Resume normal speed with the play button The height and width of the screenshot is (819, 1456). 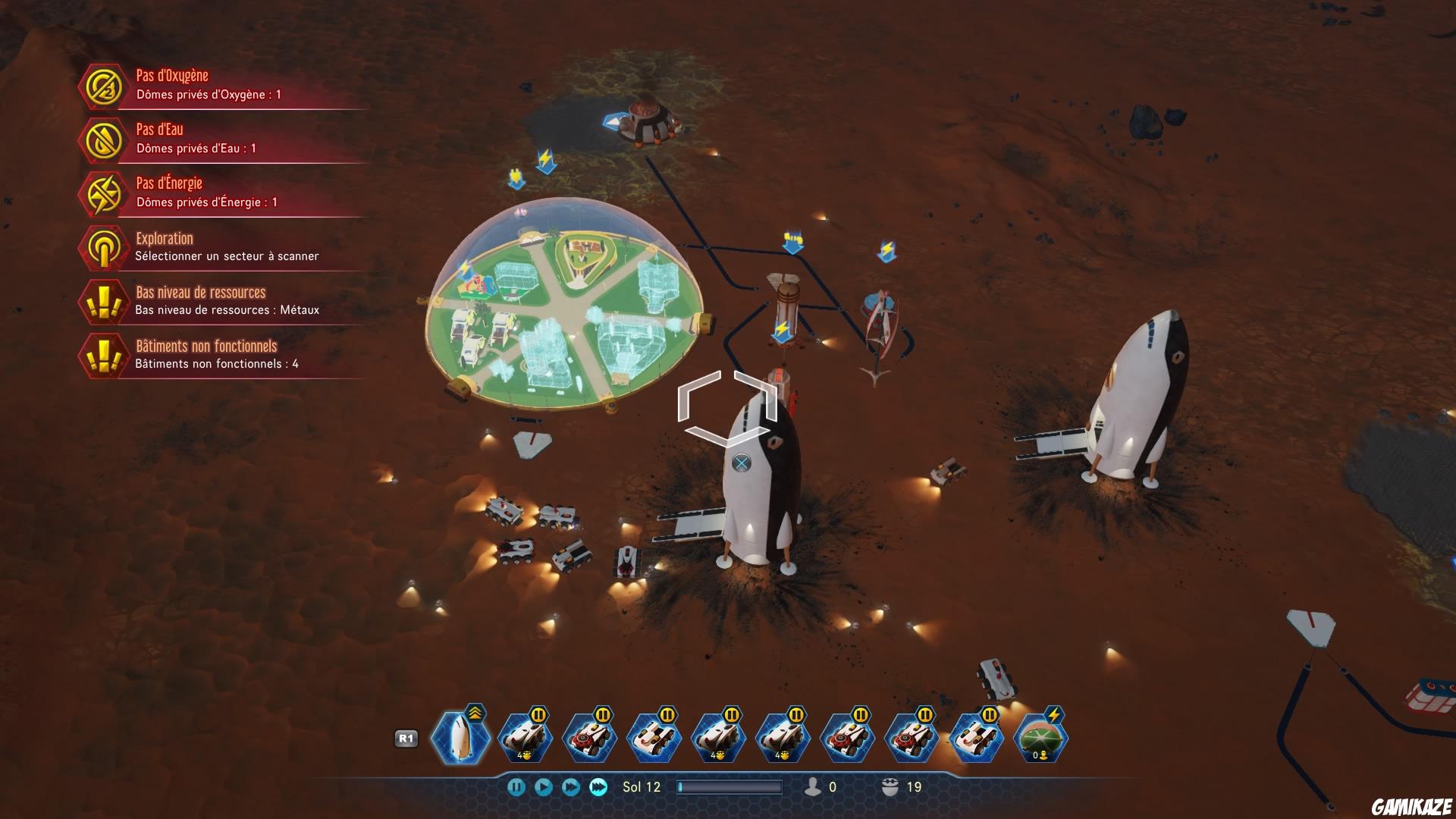pos(544,786)
